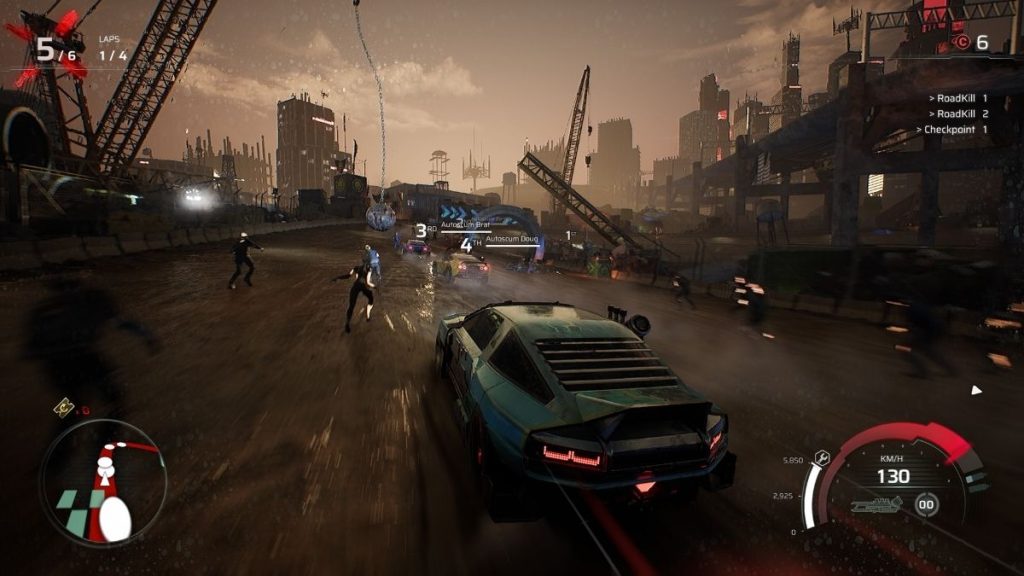This screenshot has height=576, width=1024.
Task: Click the wrench repair icon
Action: coord(822,457)
